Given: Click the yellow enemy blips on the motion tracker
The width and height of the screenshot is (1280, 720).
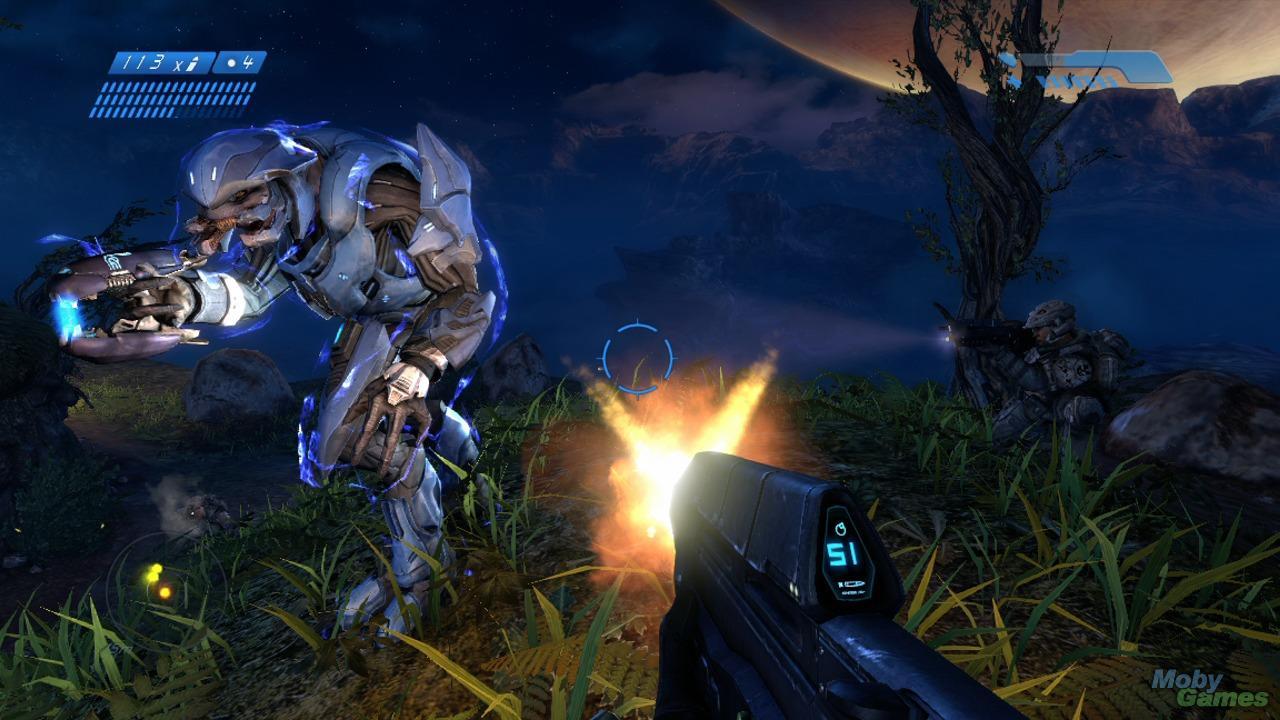Looking at the screenshot, I should coord(153,573).
